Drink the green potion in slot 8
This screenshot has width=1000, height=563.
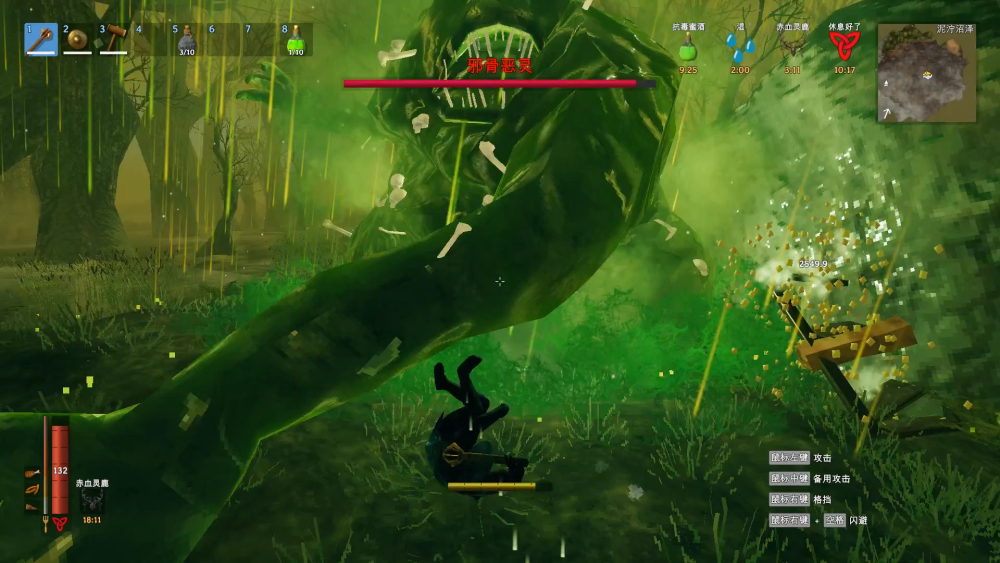tap(295, 40)
